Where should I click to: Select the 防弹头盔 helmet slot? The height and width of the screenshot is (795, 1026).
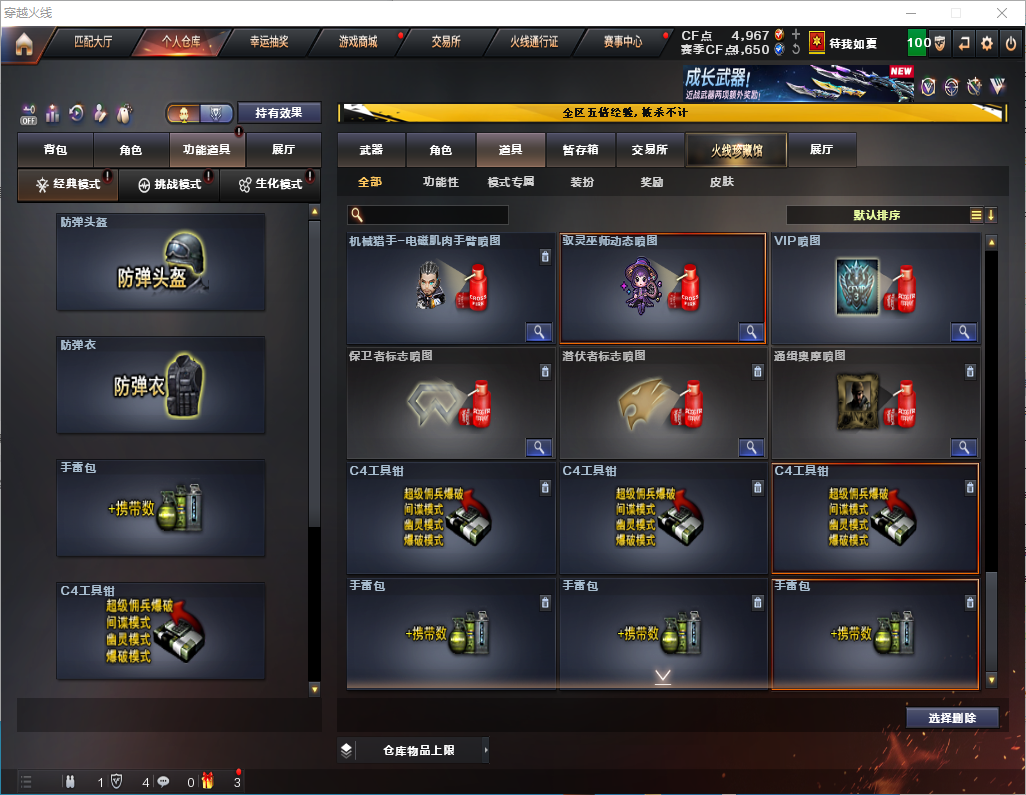tap(161, 262)
